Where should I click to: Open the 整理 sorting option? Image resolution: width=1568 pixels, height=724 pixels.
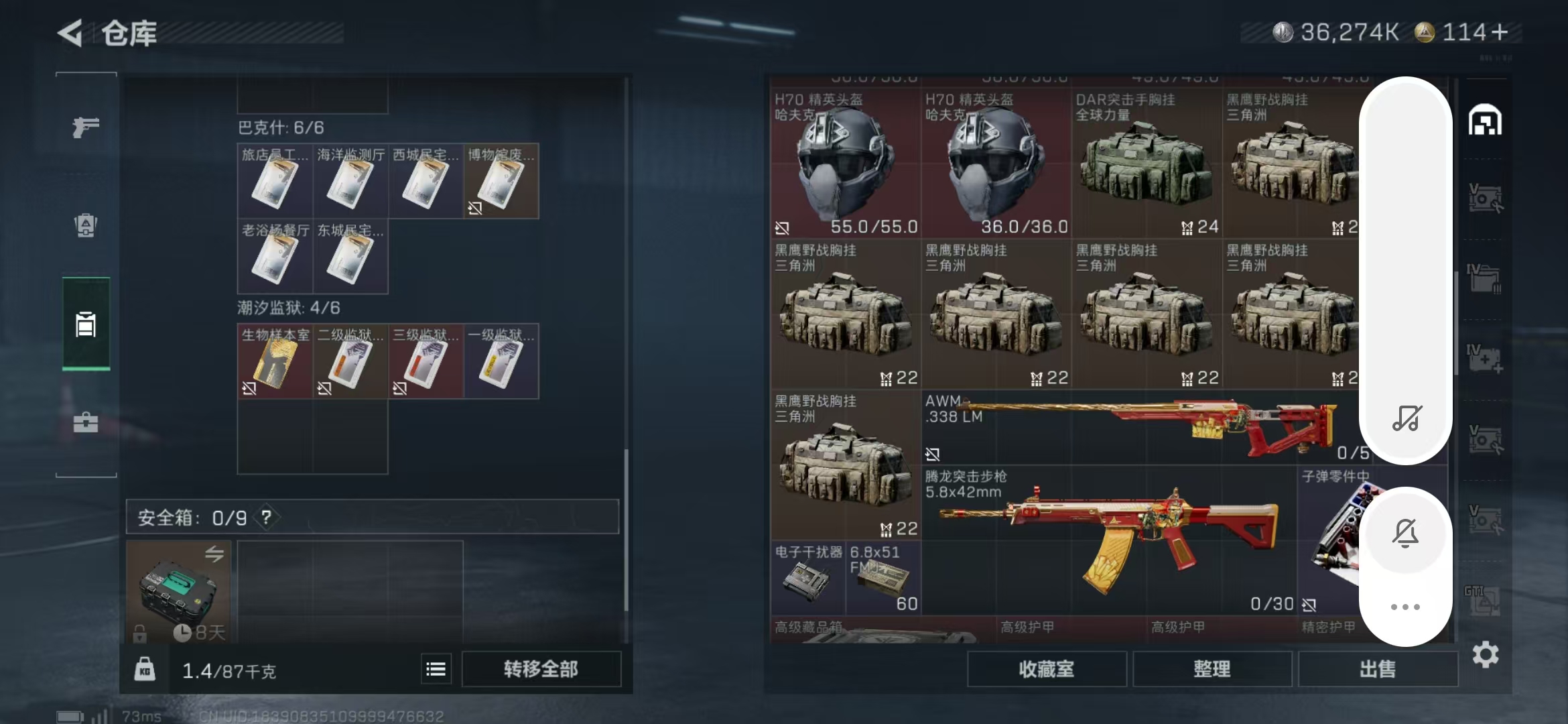(1214, 669)
